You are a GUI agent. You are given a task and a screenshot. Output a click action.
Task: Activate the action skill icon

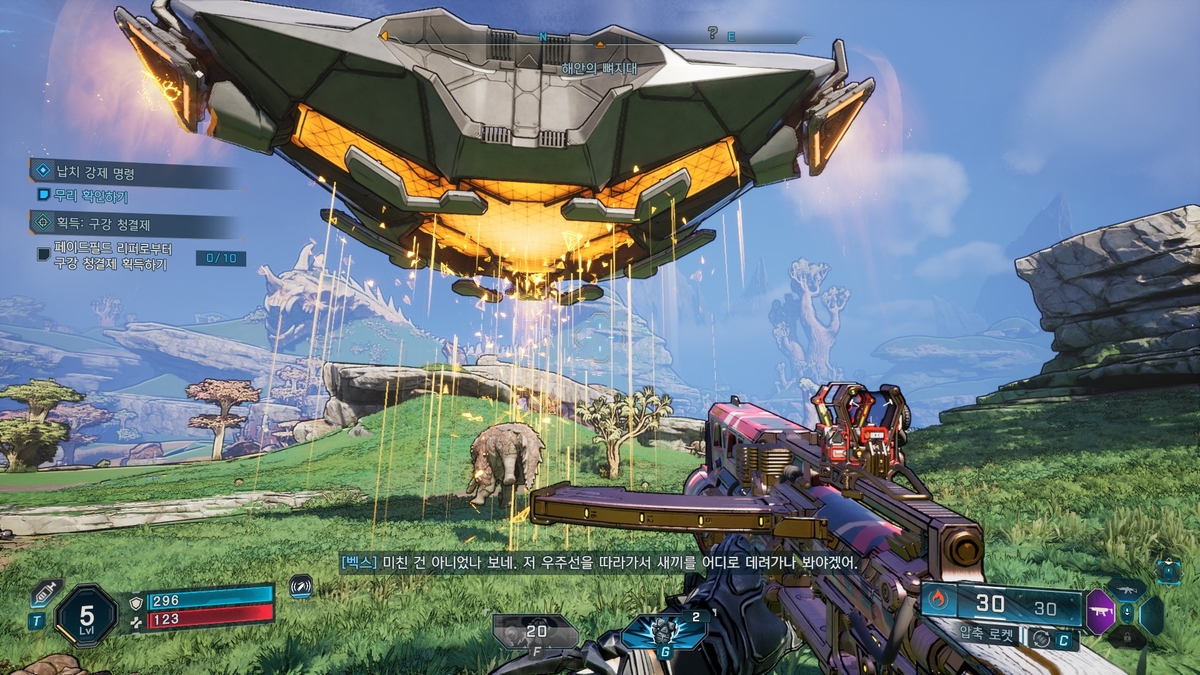coord(661,631)
